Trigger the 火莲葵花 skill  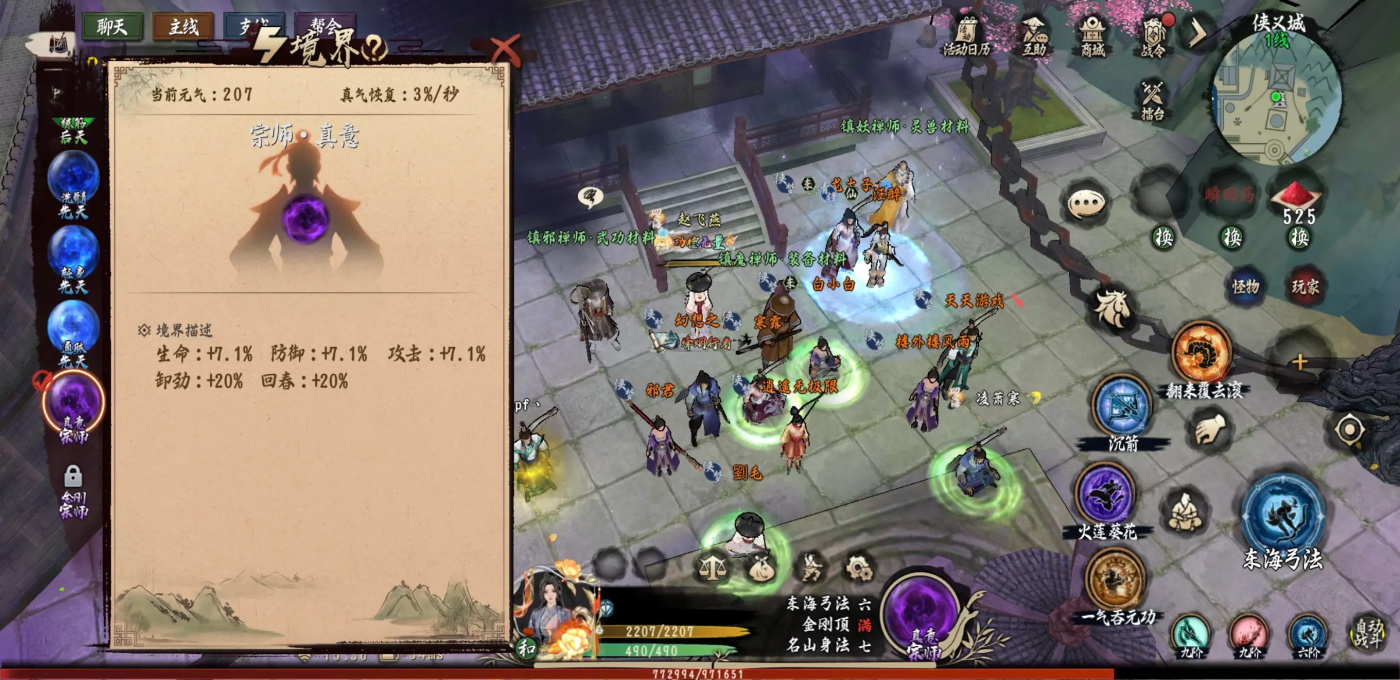click(1105, 494)
